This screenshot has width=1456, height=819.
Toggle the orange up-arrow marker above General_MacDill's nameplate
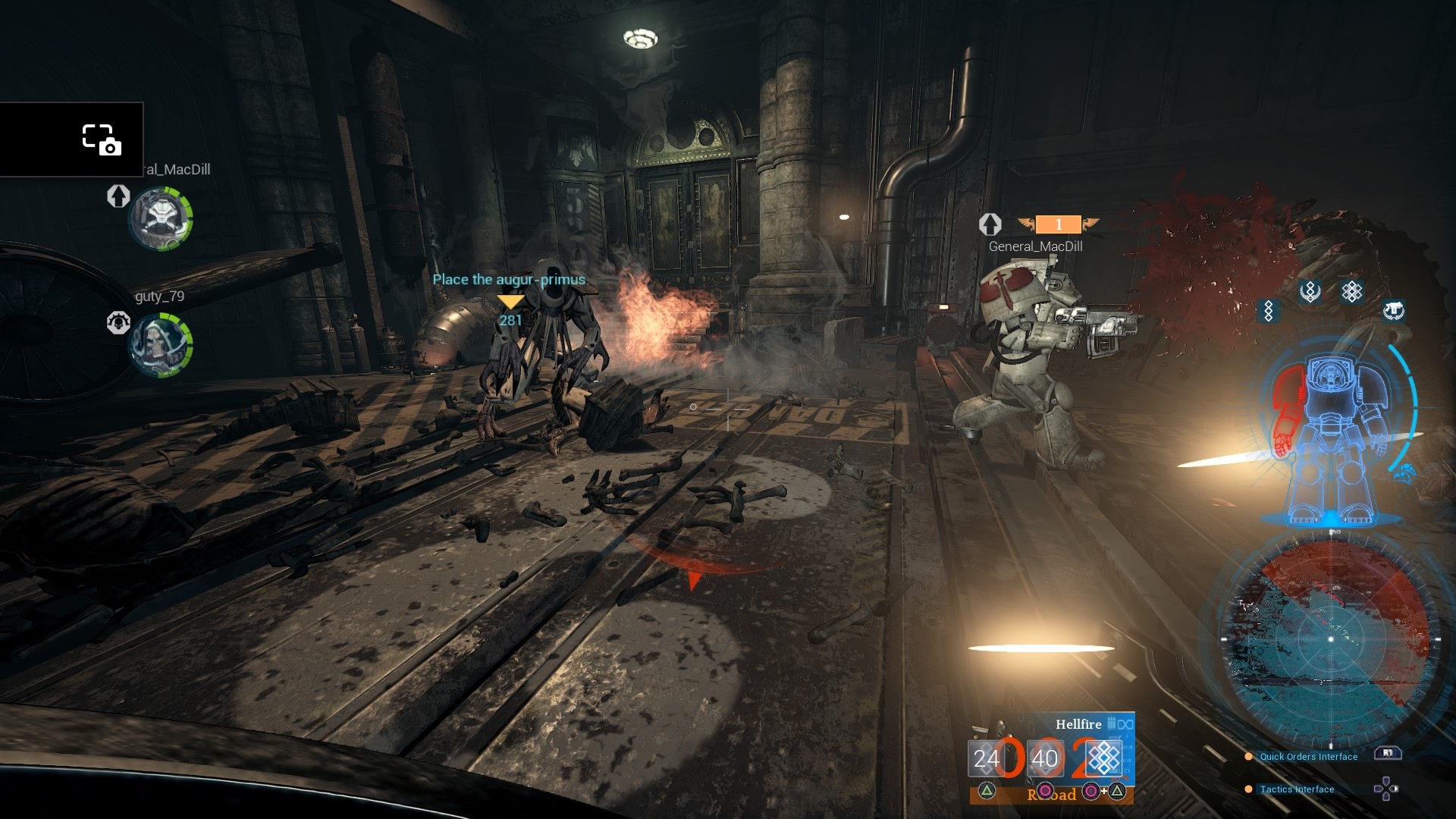991,225
